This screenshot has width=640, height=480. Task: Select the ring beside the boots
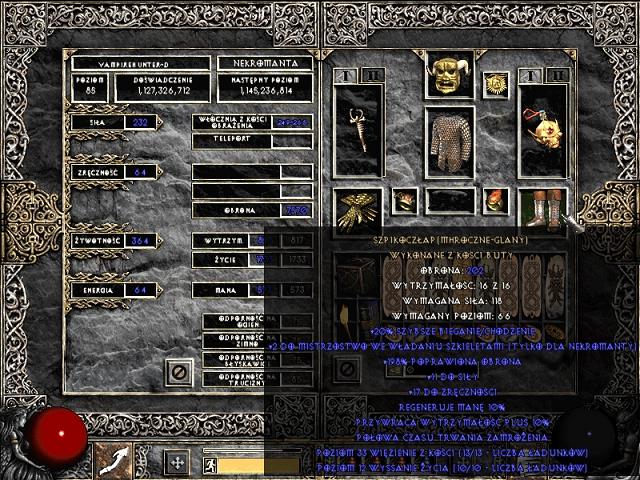click(496, 201)
